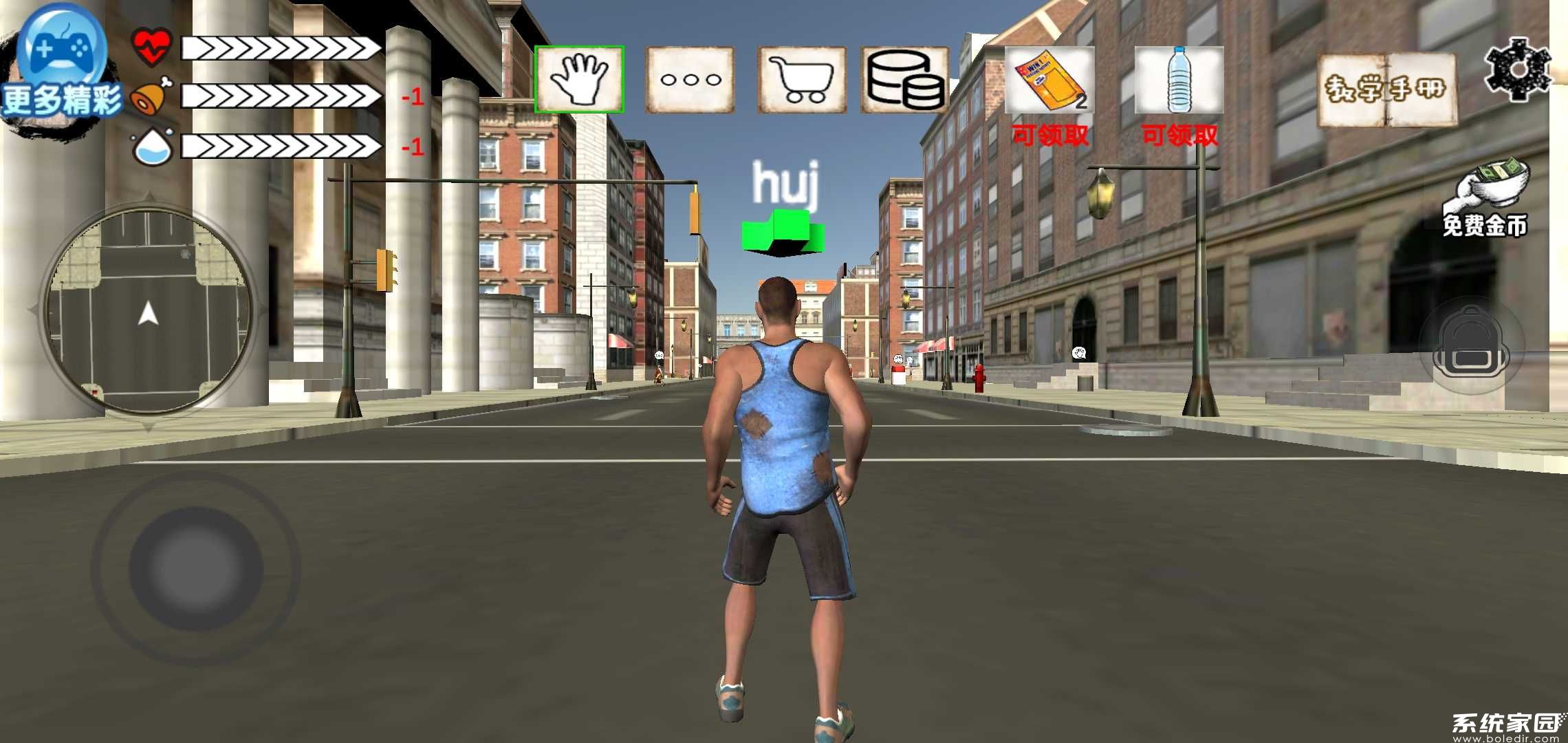This screenshot has width=1568, height=743.
Task: Open the coin stack money panel
Action: tap(904, 80)
